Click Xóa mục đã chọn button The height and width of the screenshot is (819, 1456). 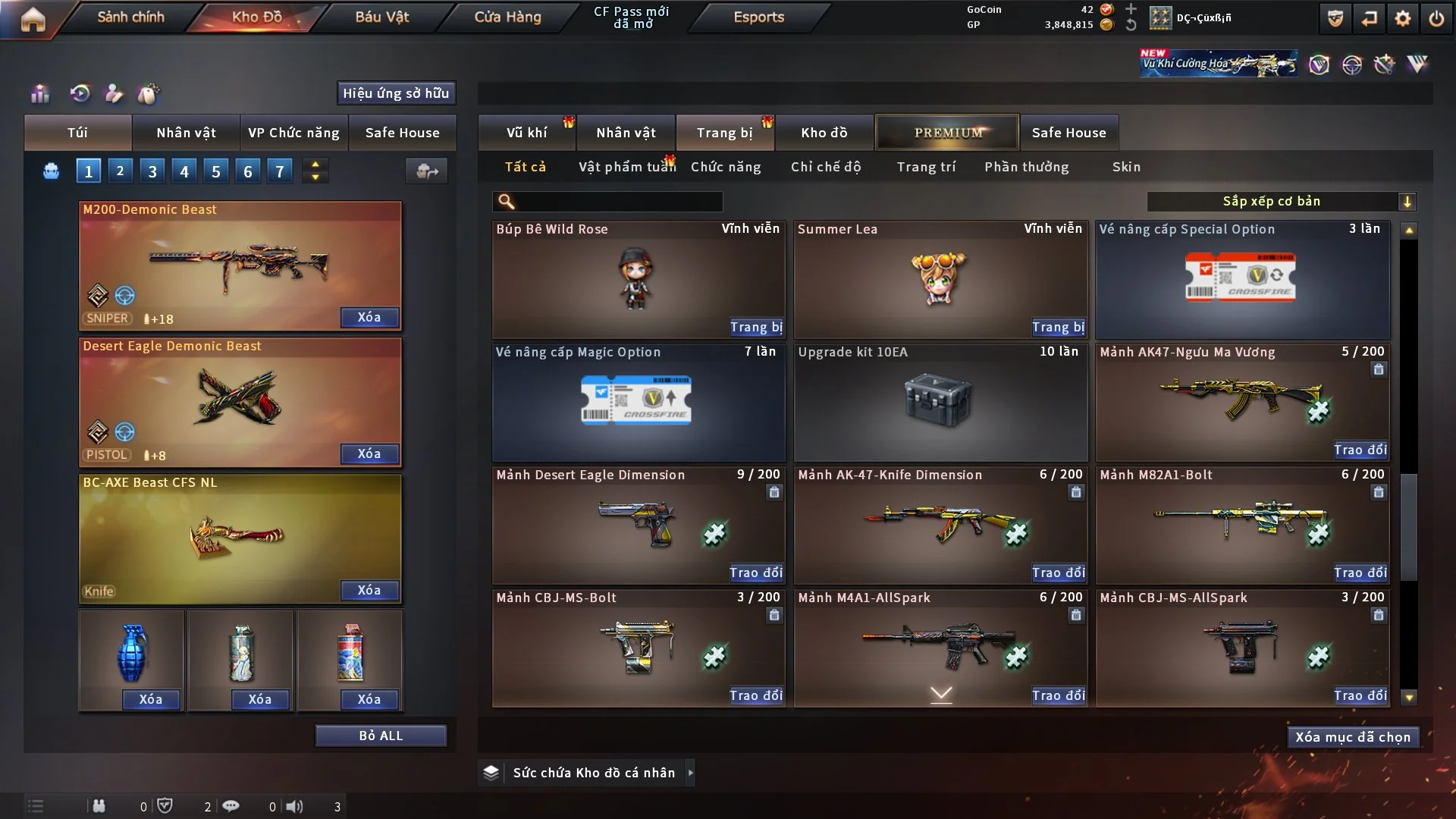(1353, 737)
